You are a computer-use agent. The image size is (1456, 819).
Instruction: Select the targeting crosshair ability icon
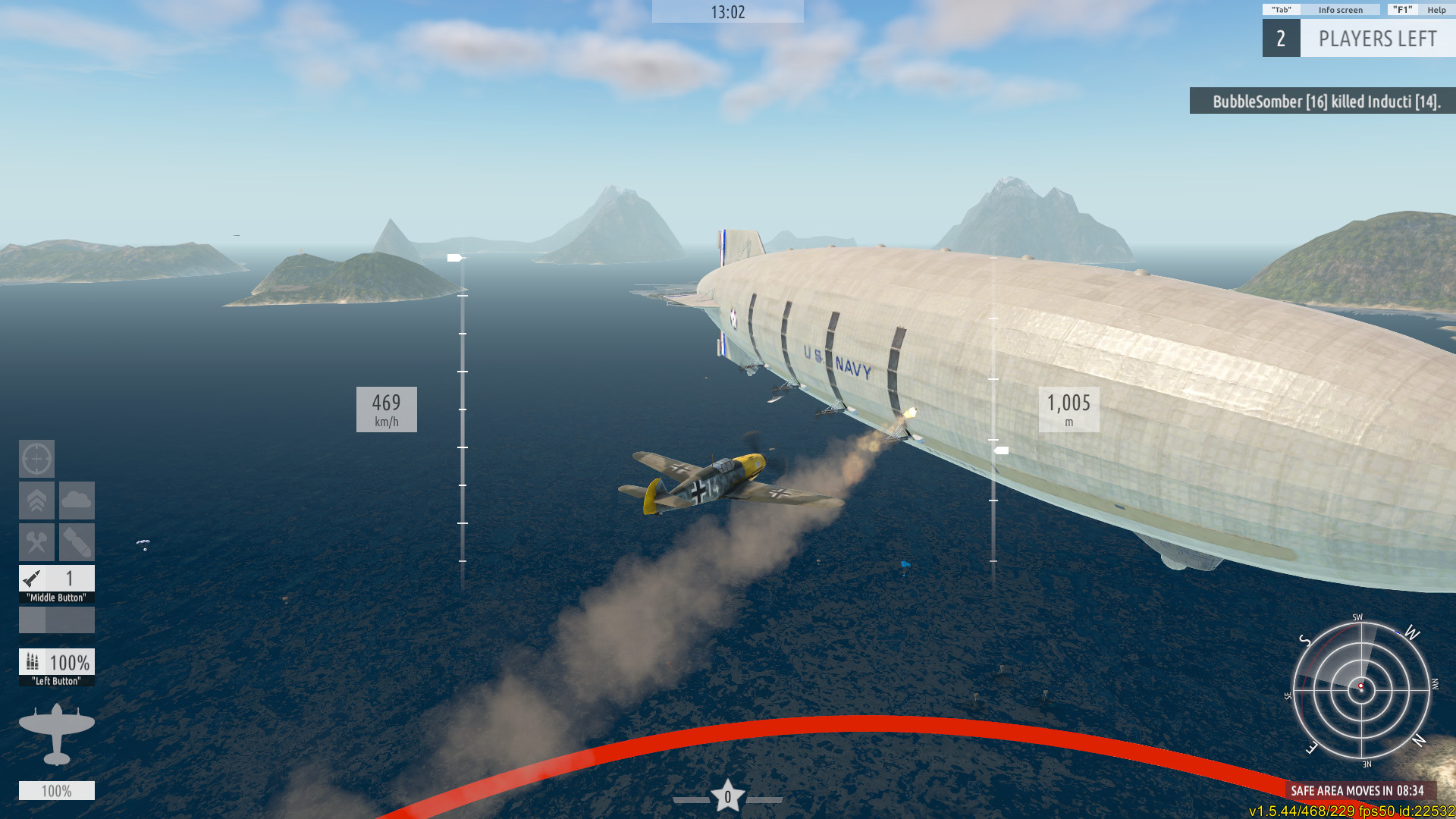(36, 460)
